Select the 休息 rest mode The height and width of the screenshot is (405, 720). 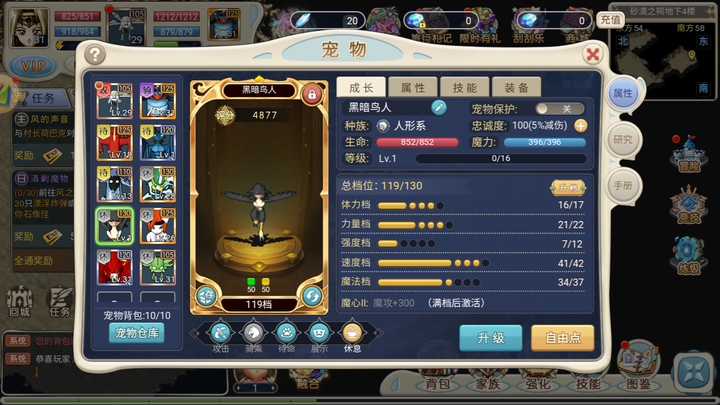352,334
